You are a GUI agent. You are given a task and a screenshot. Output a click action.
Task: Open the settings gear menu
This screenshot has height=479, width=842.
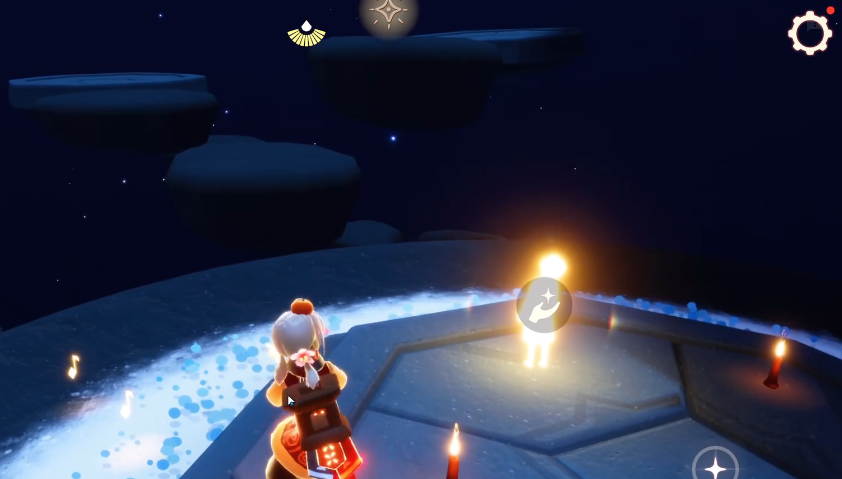[x=810, y=33]
